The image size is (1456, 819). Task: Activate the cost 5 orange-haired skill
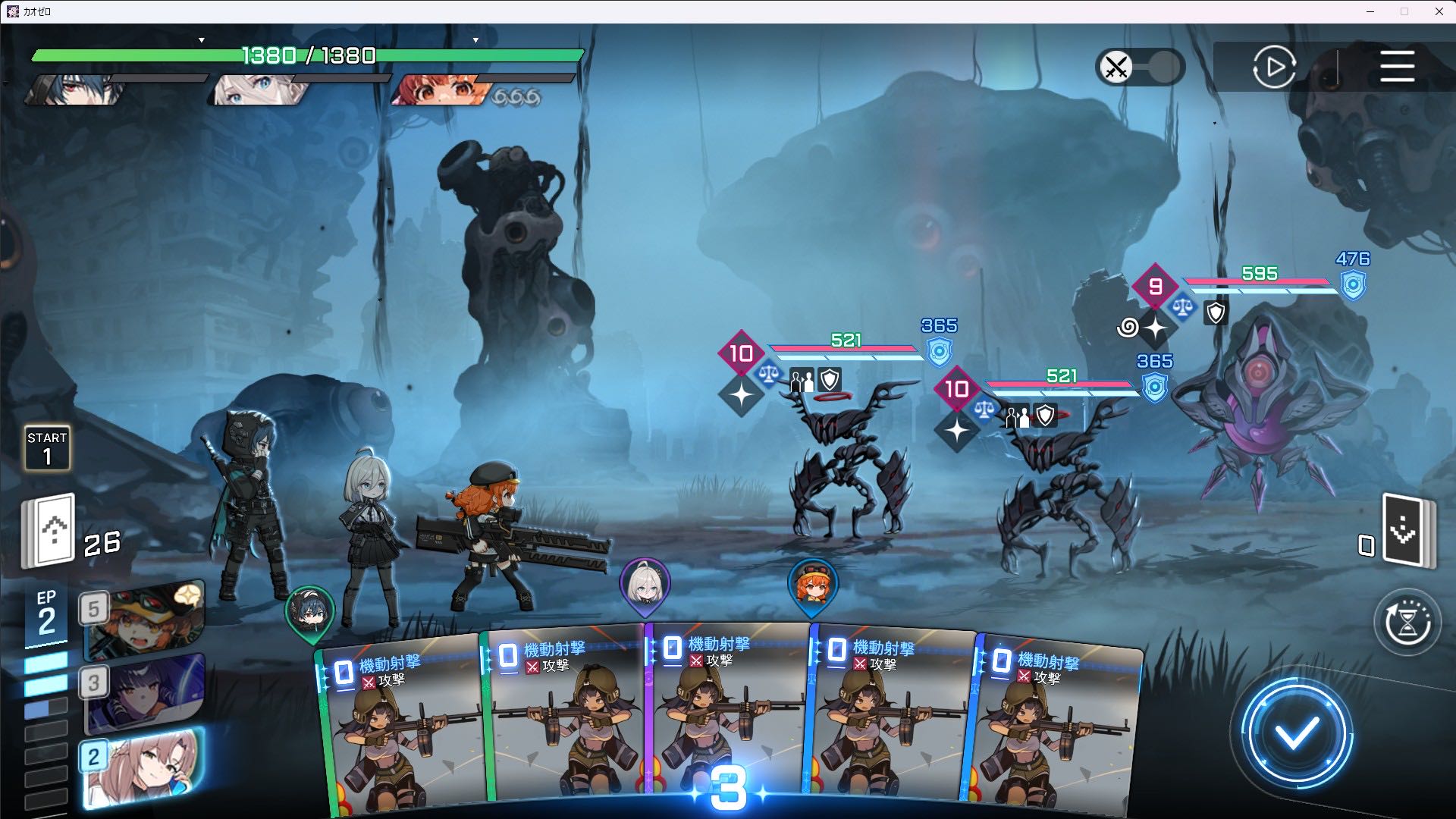(144, 620)
